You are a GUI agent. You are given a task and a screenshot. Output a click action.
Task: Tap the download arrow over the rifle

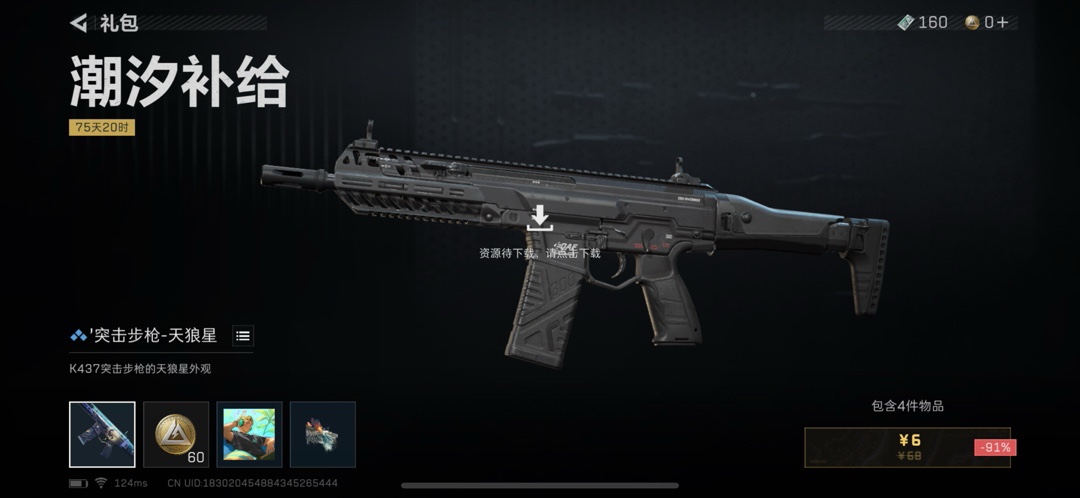point(540,217)
